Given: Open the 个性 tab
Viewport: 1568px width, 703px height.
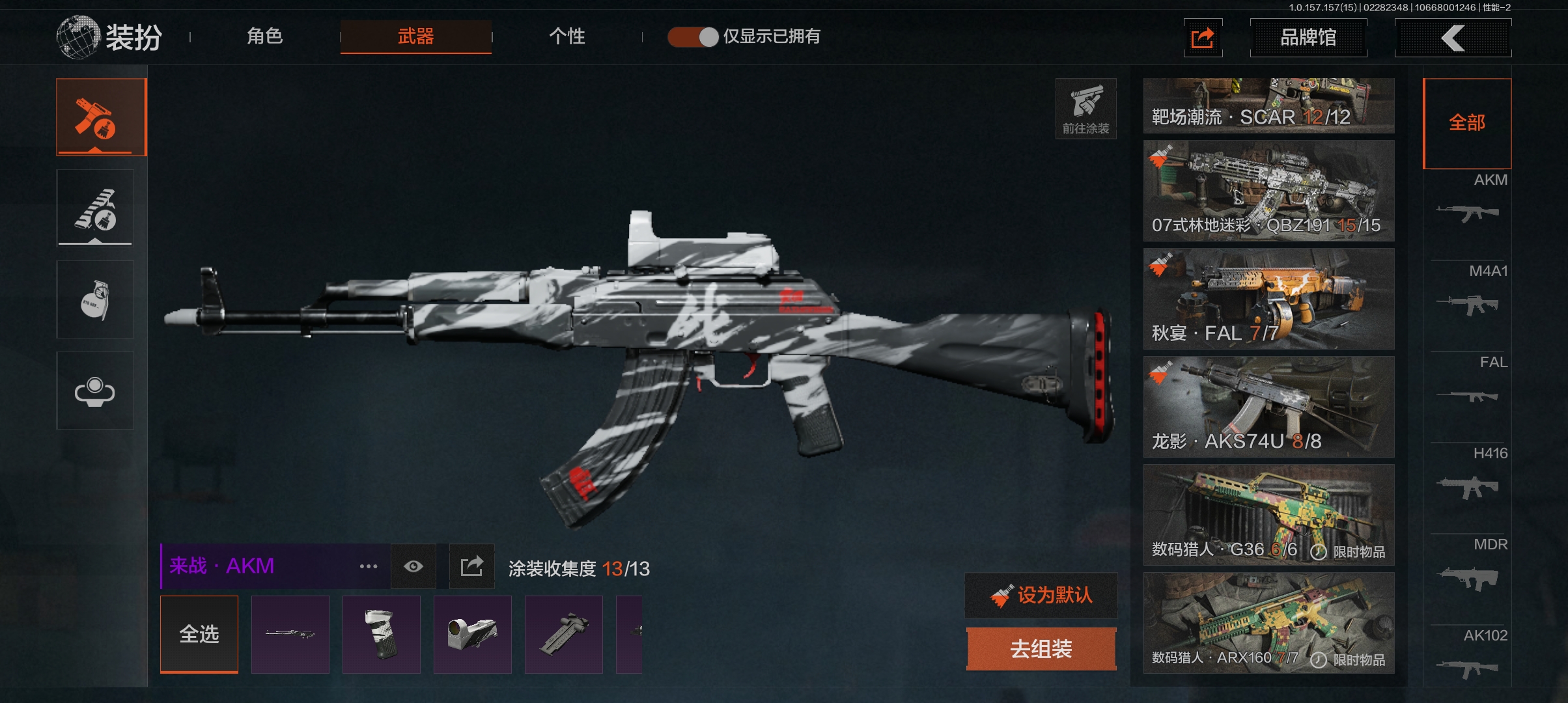Looking at the screenshot, I should click(567, 36).
